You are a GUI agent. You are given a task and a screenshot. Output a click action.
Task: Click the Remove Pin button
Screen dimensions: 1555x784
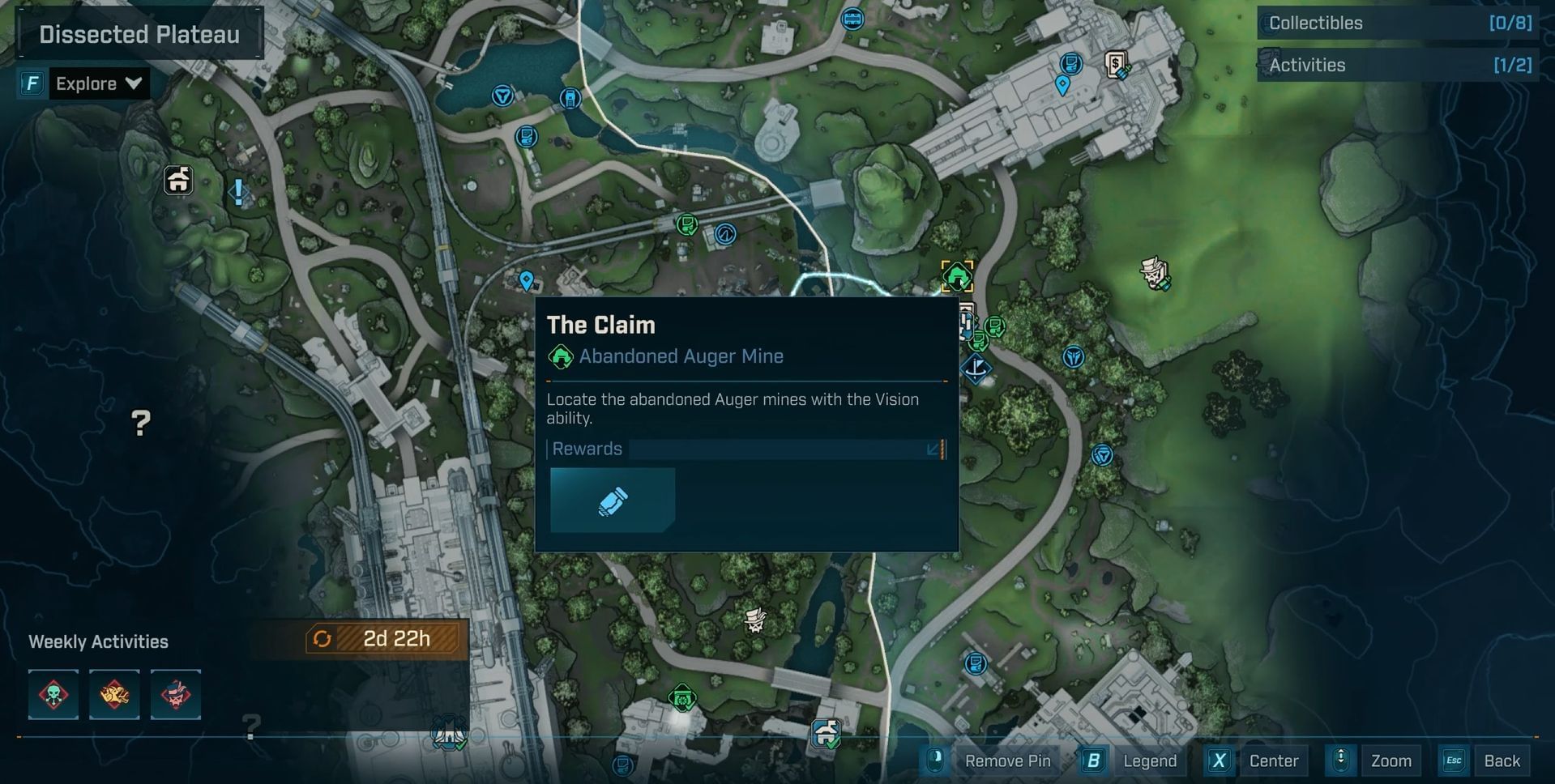point(993,761)
